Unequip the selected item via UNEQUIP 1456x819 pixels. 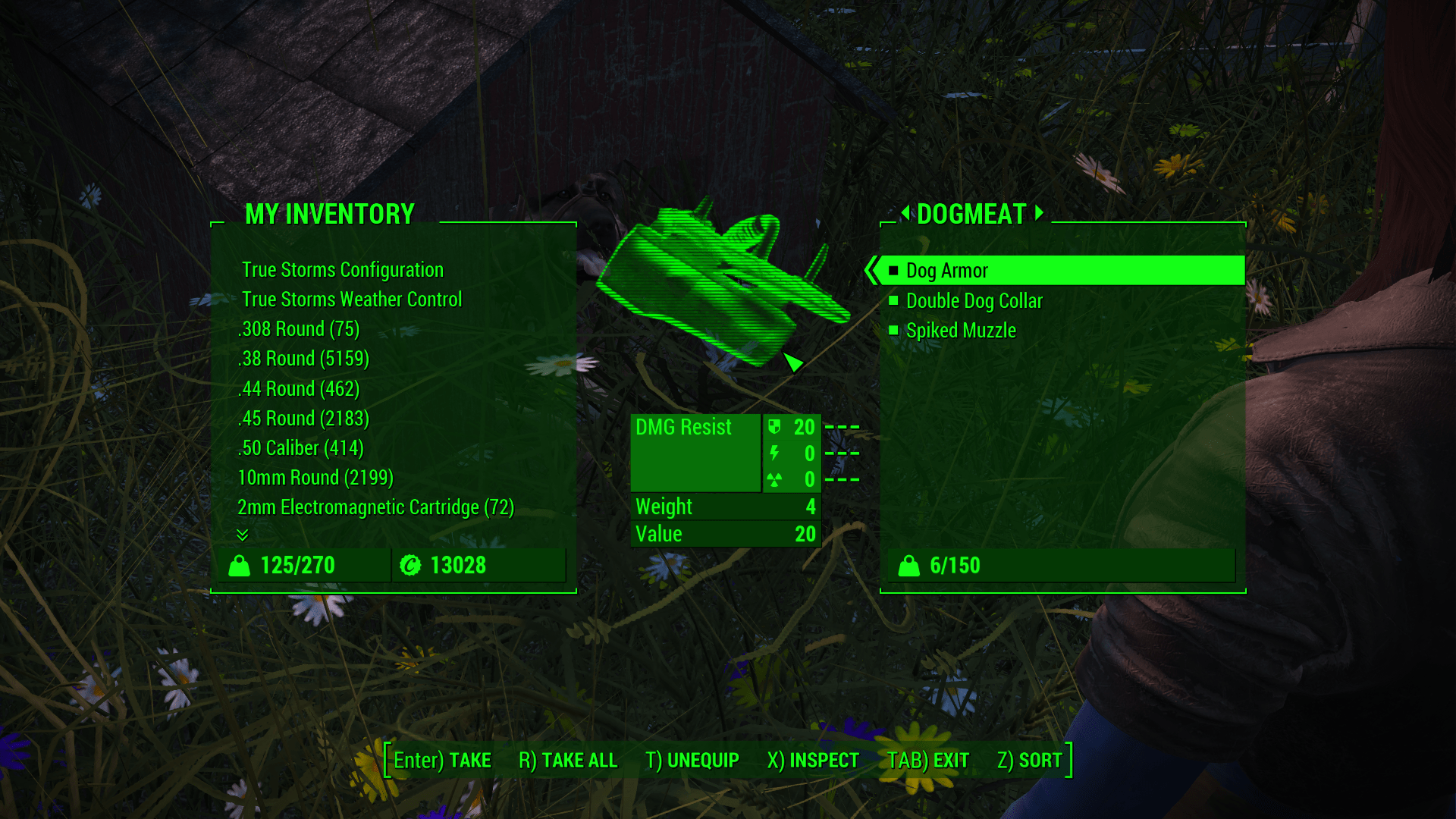(692, 760)
